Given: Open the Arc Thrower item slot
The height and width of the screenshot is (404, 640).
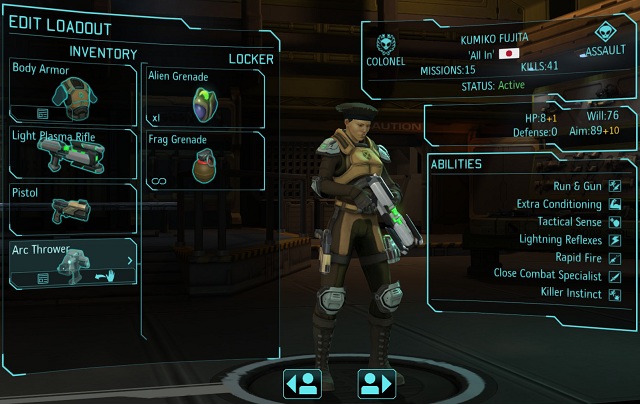Looking at the screenshot, I should click(73, 263).
